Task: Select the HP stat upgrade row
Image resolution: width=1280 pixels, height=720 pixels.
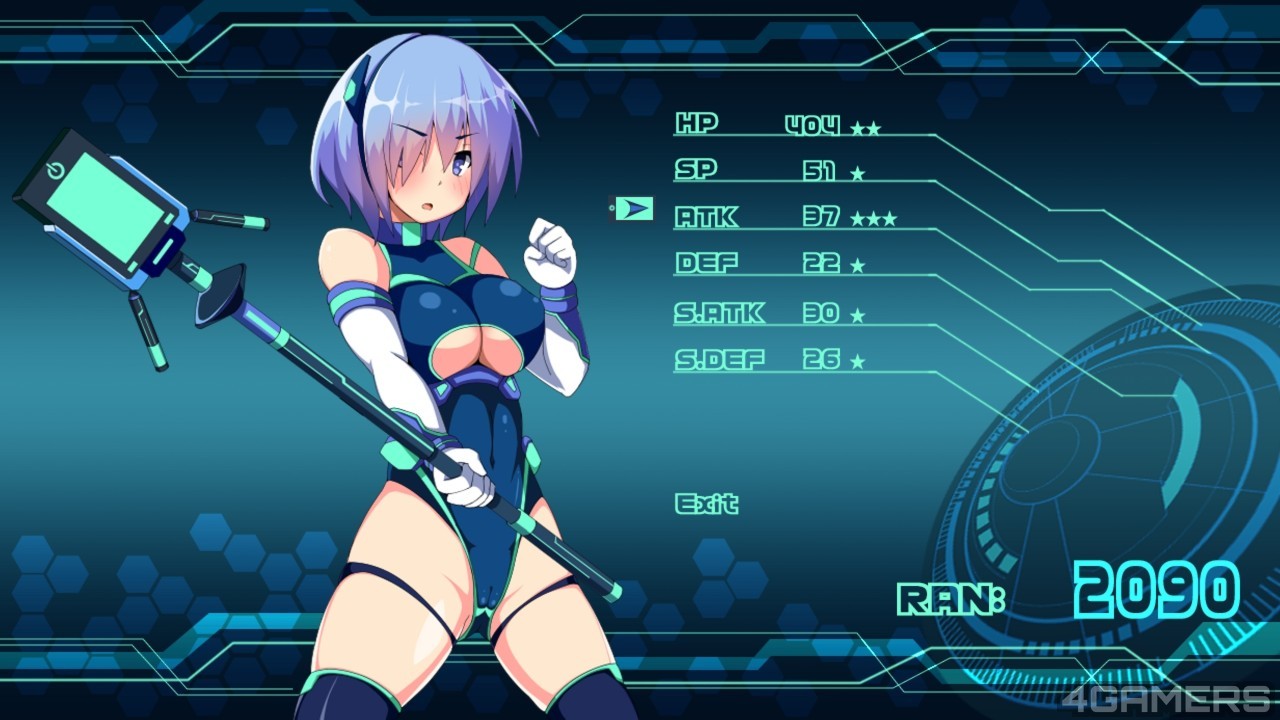Action: coord(697,125)
